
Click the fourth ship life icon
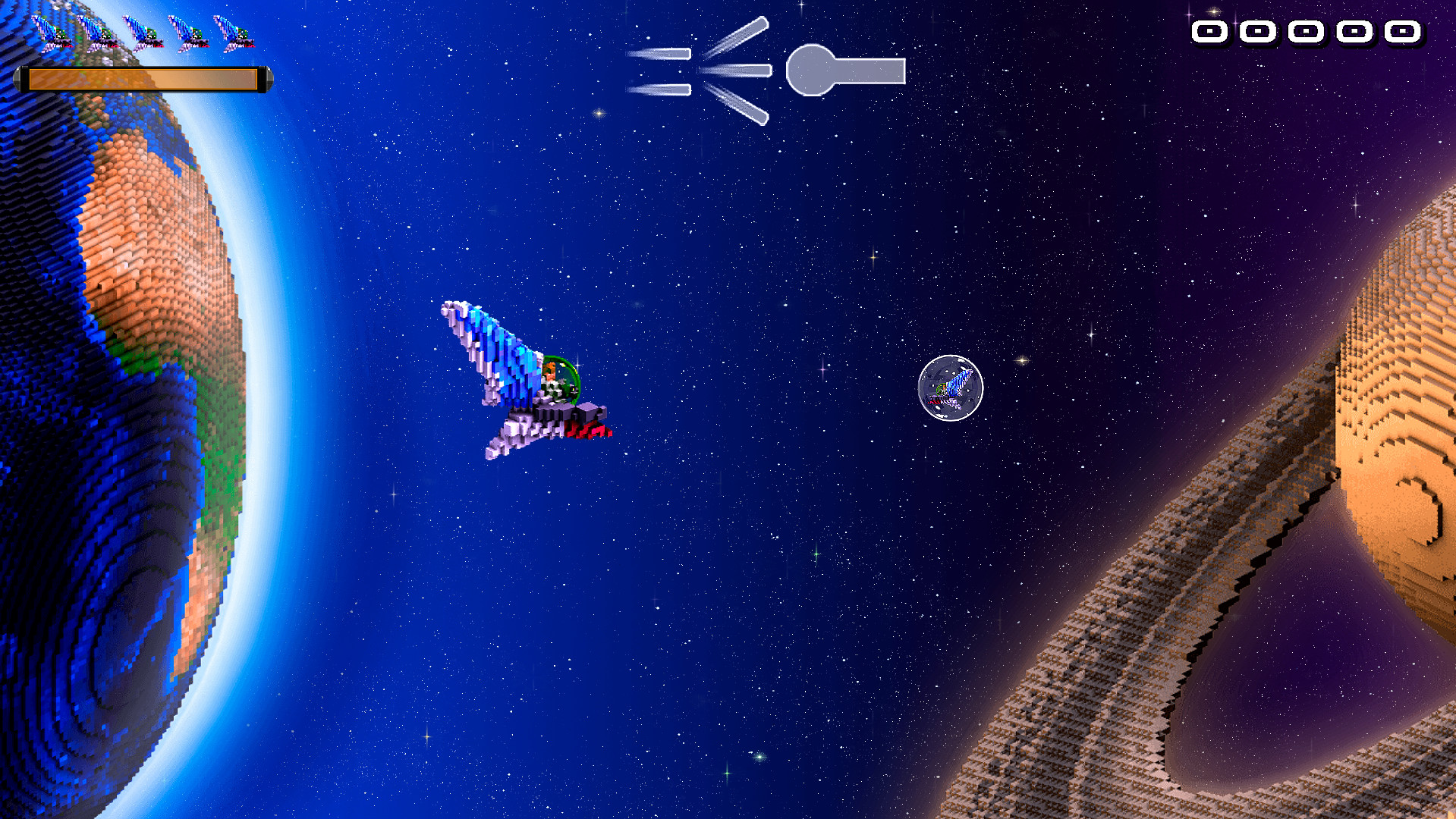[x=192, y=34]
